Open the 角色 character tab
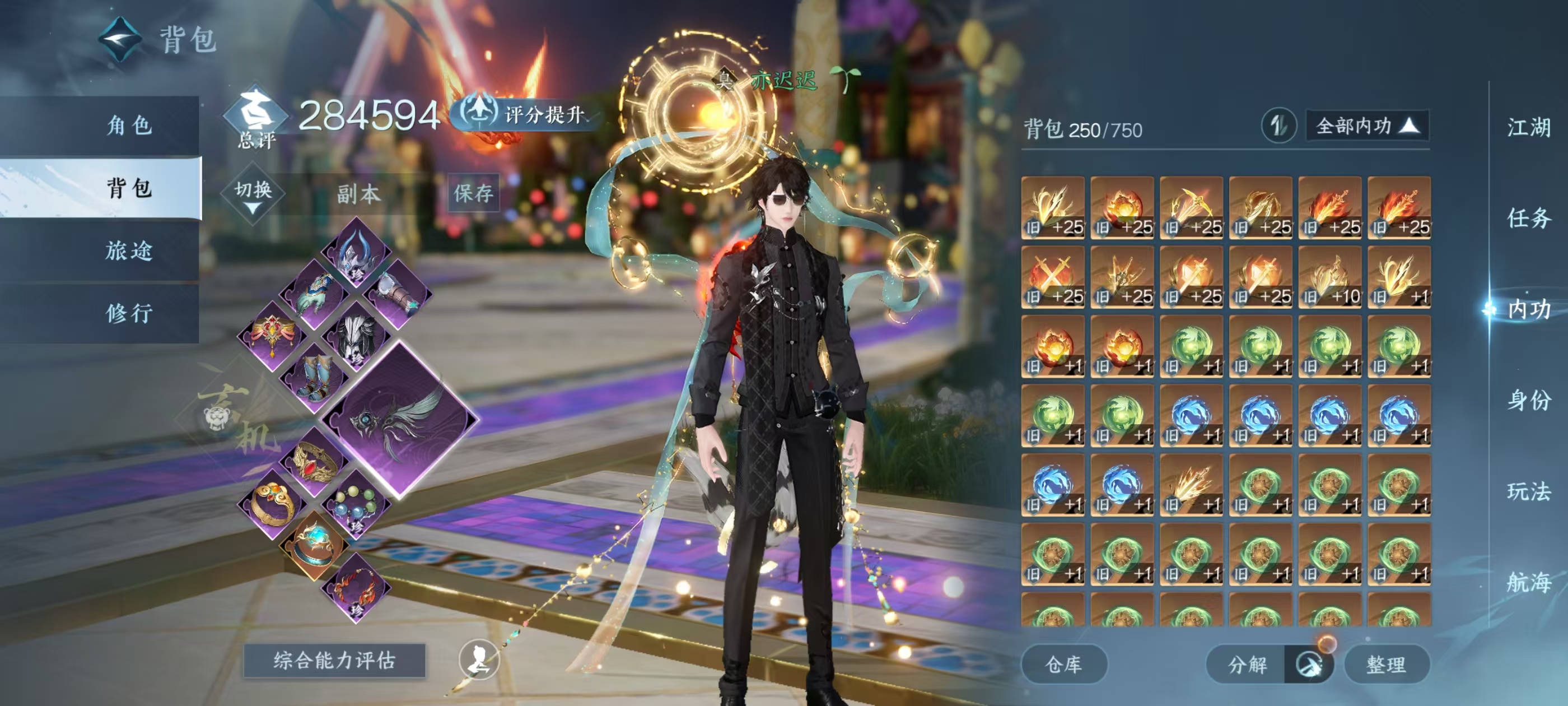Viewport: 1568px width, 706px height. point(128,126)
